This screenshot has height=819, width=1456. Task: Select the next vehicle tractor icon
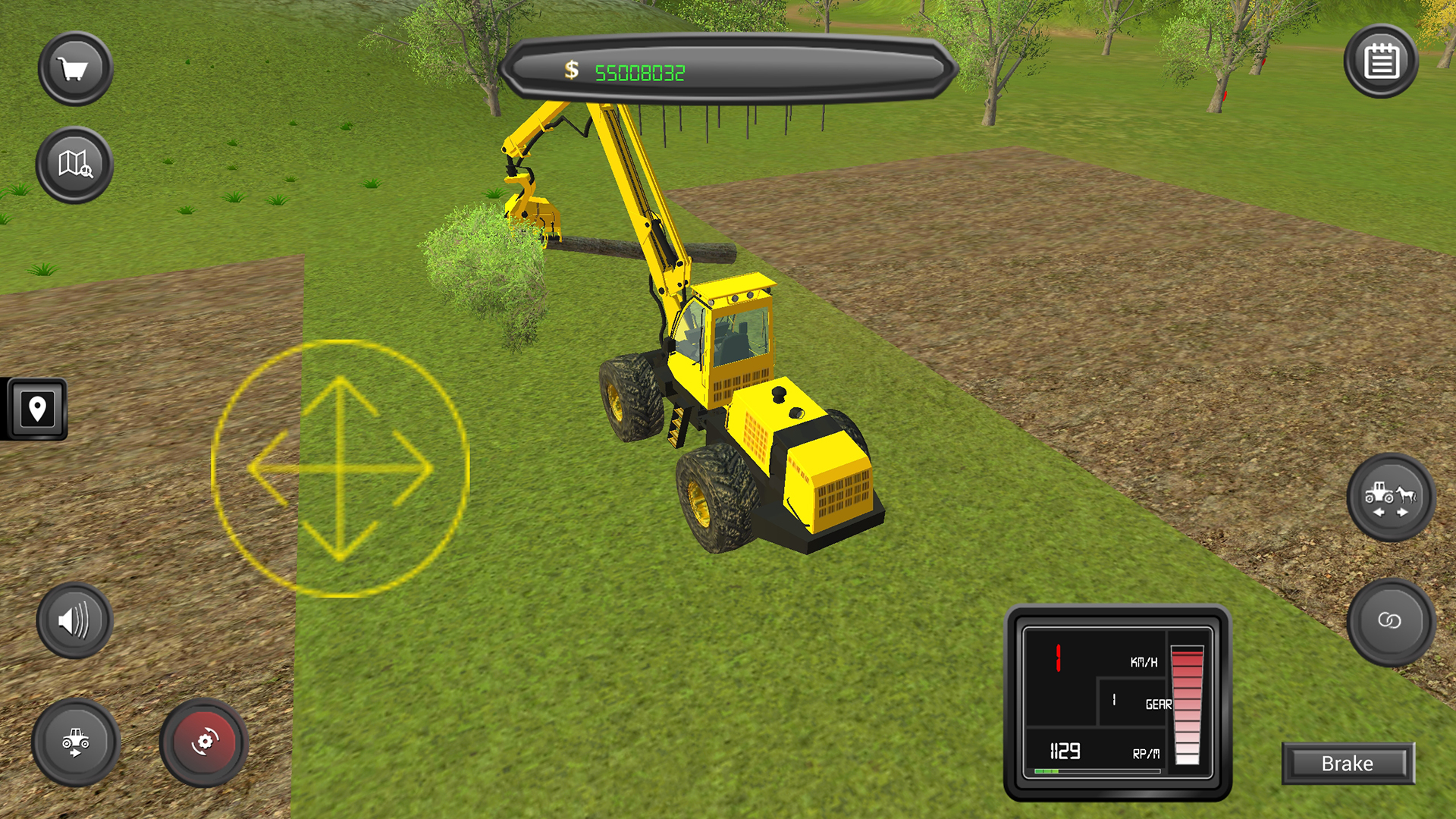tap(74, 742)
